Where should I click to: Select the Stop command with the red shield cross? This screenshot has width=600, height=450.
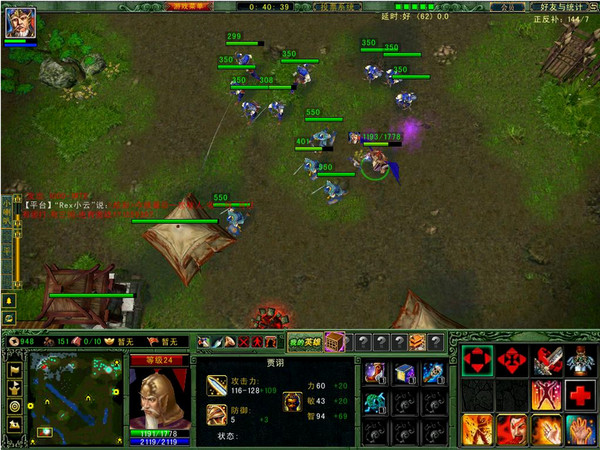coord(511,361)
